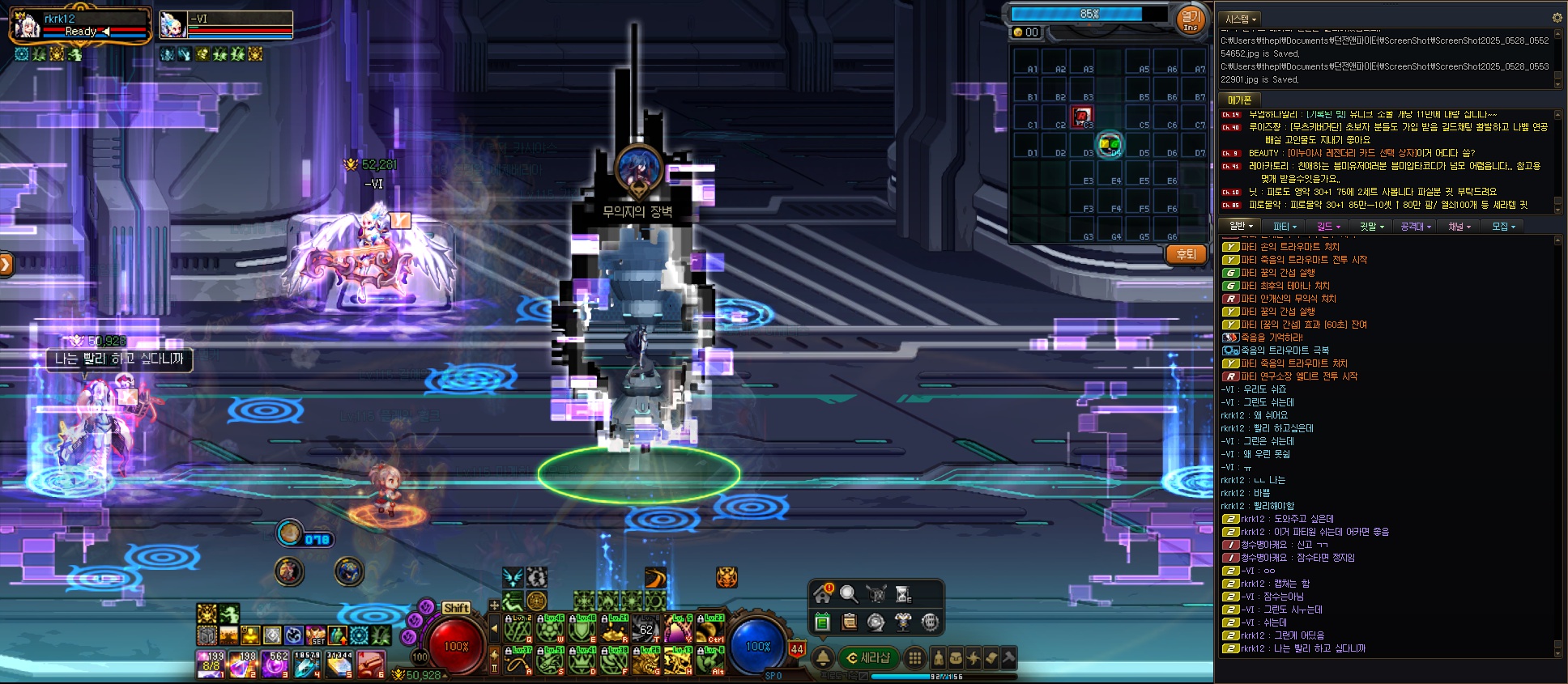Select the C3 room marker on the dungeon map
1568x684 pixels.
(x=1082, y=117)
